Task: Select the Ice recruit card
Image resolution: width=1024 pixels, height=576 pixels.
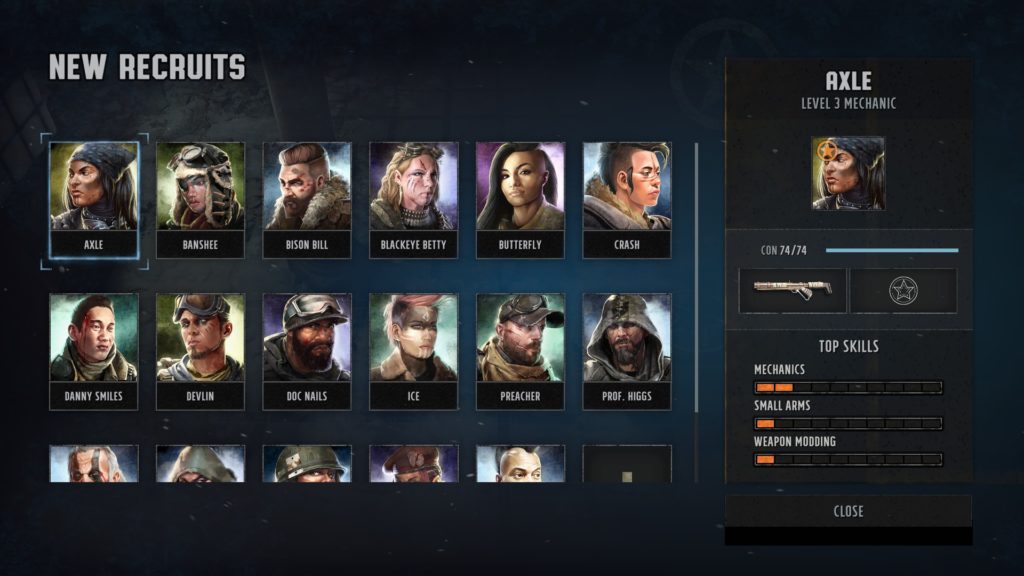Action: tap(413, 350)
